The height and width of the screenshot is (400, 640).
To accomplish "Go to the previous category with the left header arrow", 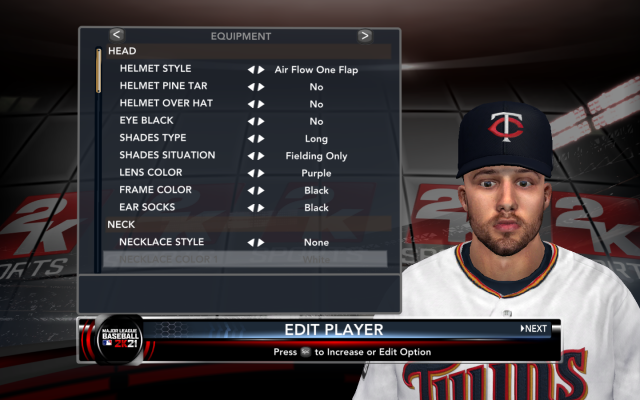I will 117,35.
